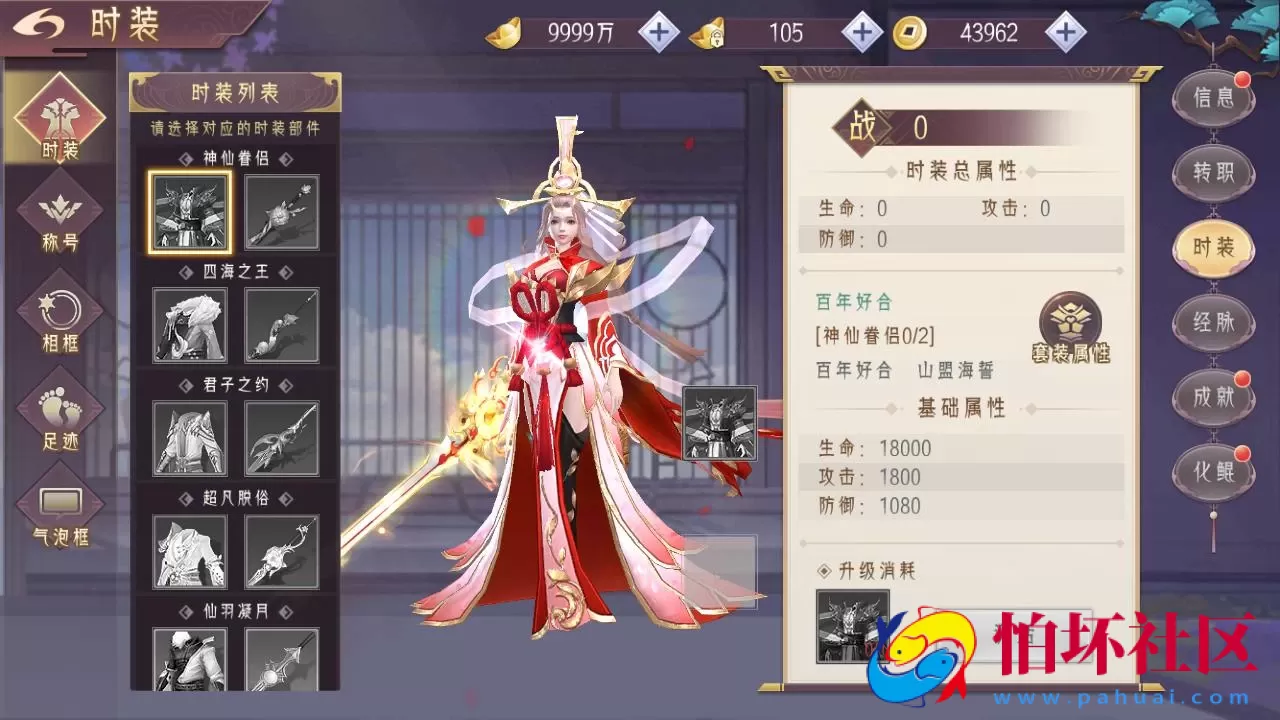
Task: Click the copper coin currency icon
Action: [911, 32]
